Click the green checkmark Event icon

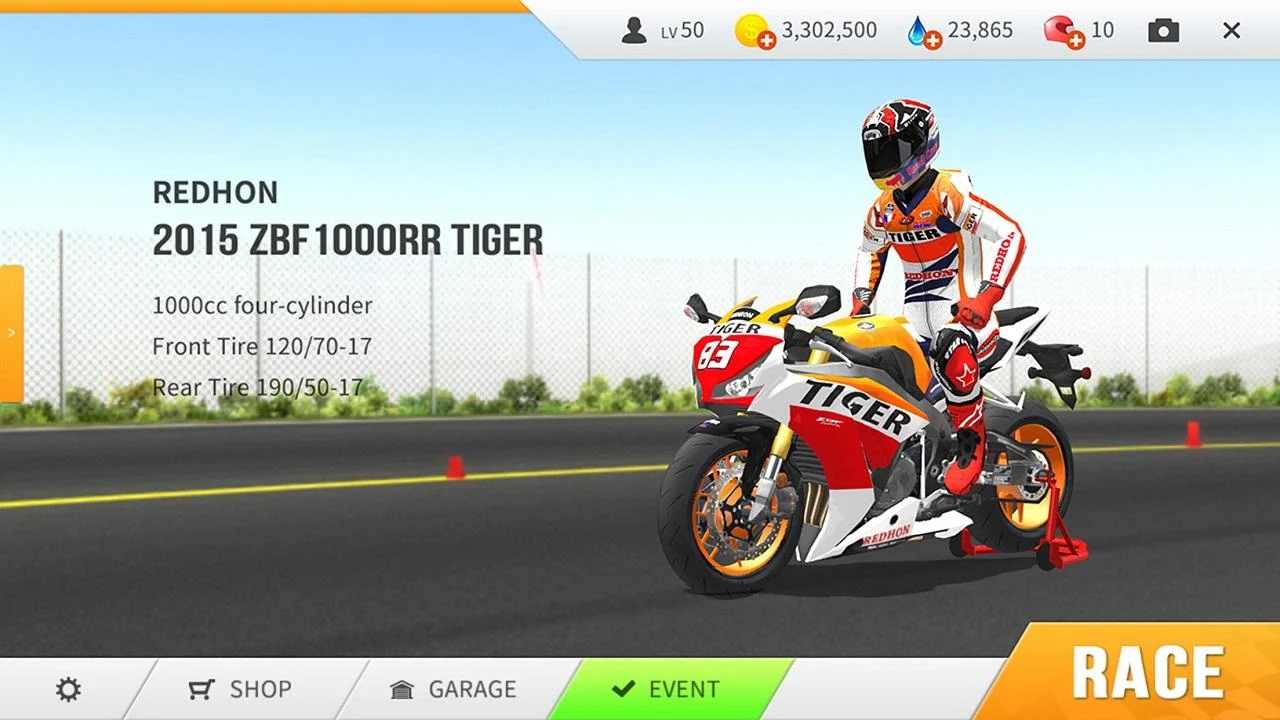625,689
